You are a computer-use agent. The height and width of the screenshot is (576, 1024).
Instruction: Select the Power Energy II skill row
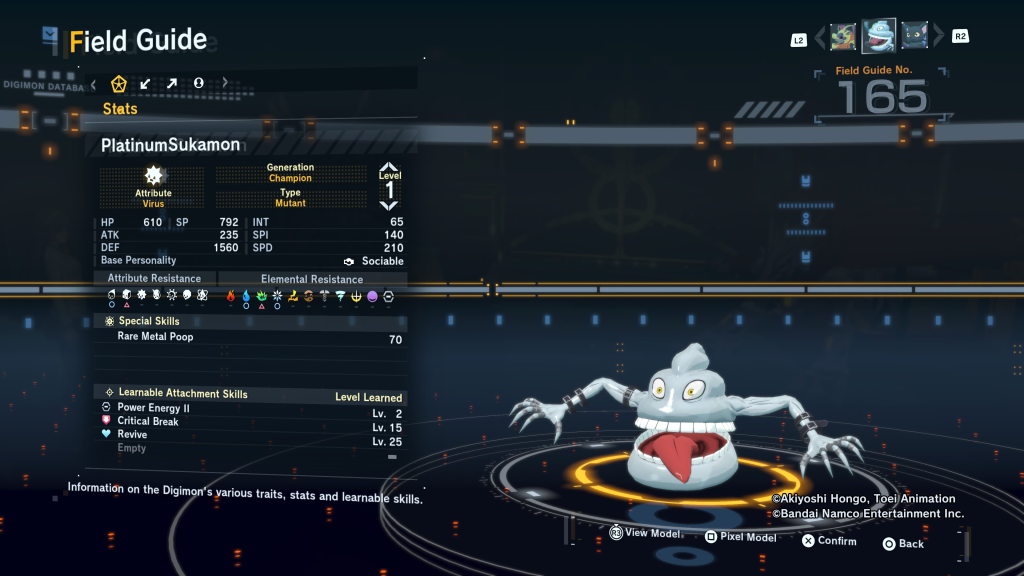click(x=250, y=408)
